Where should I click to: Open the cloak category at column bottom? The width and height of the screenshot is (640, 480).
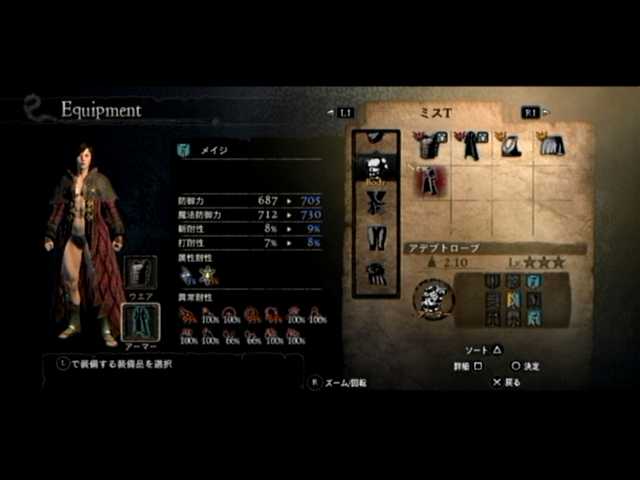pyautogui.click(x=375, y=271)
